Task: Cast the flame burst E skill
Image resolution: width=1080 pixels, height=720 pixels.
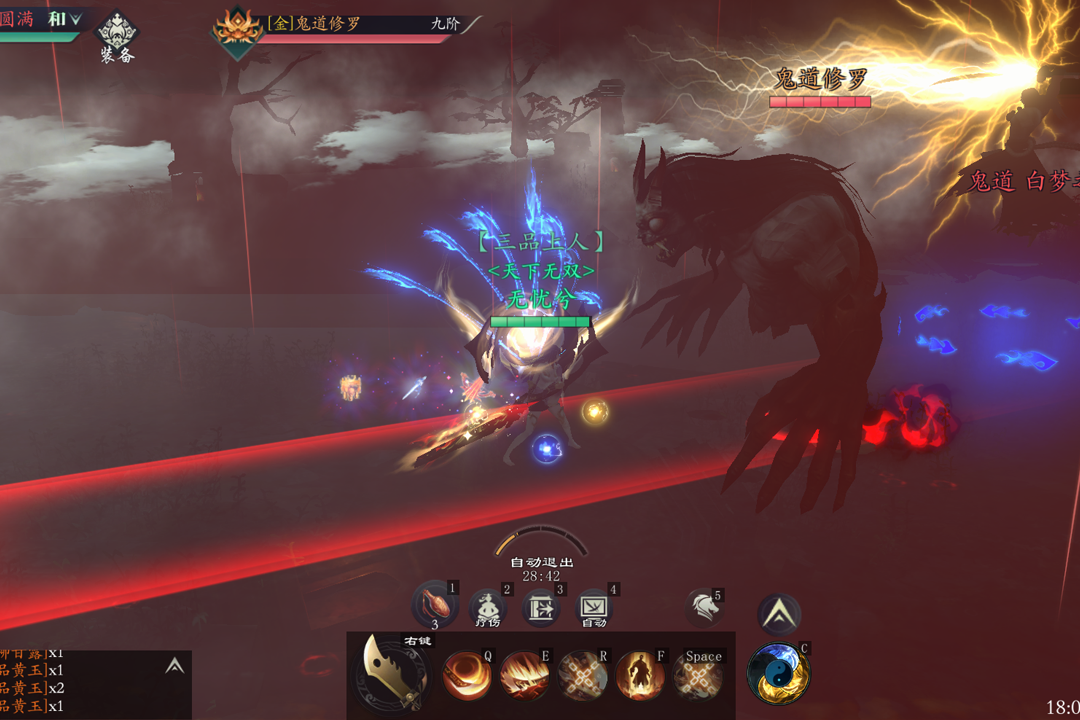Action: pos(524,675)
